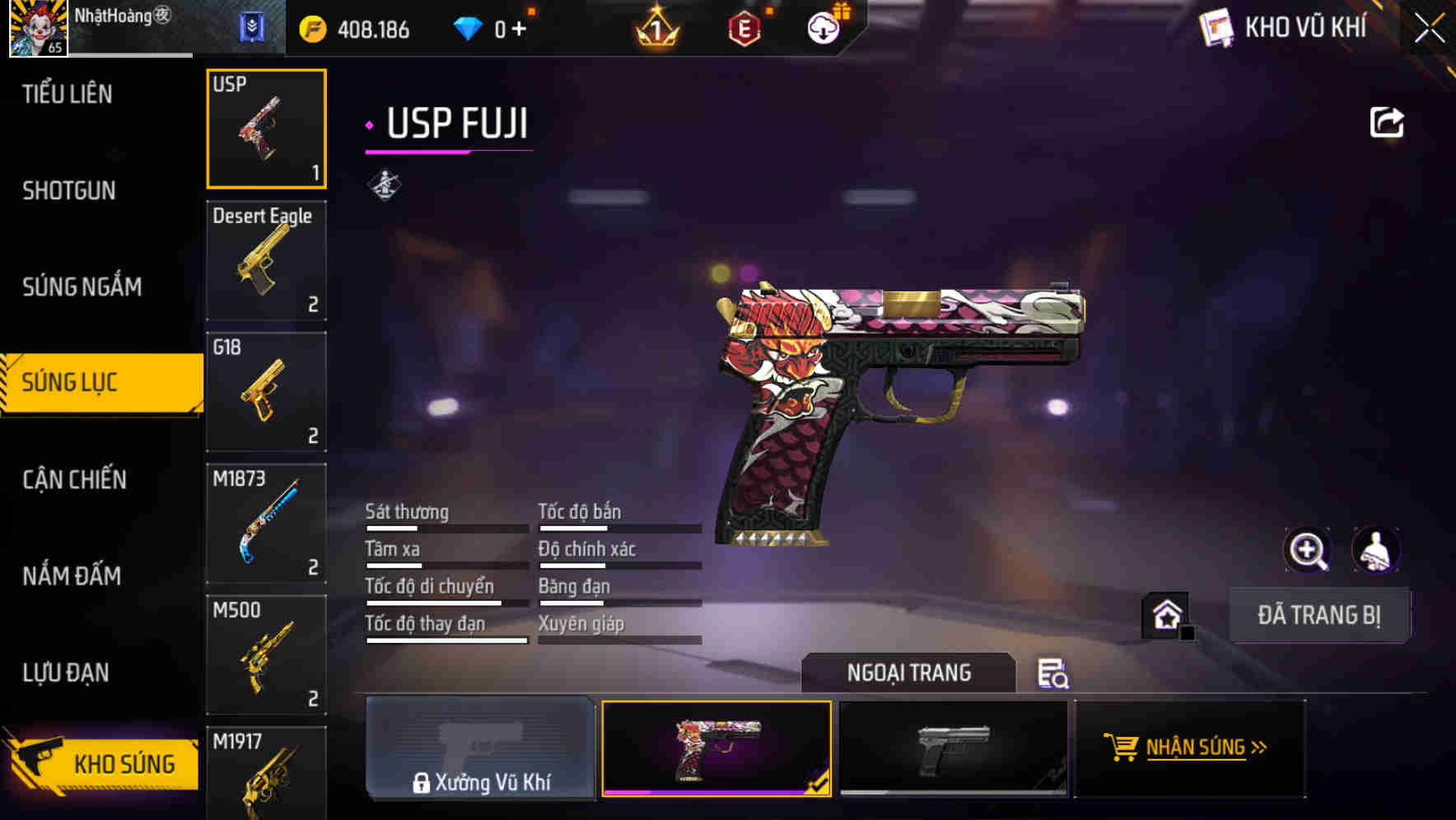Toggle equipped status via ĐÃ TRANG BỊ
This screenshot has width=1456, height=820.
coord(1319,614)
